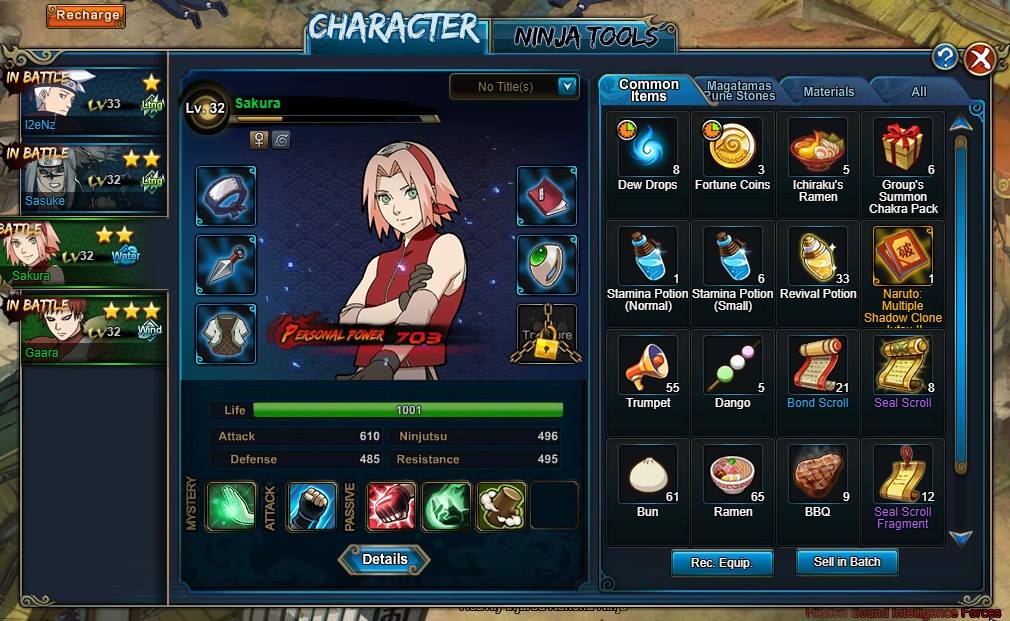The image size is (1010, 621).
Task: Close the Character window
Action: [x=979, y=59]
